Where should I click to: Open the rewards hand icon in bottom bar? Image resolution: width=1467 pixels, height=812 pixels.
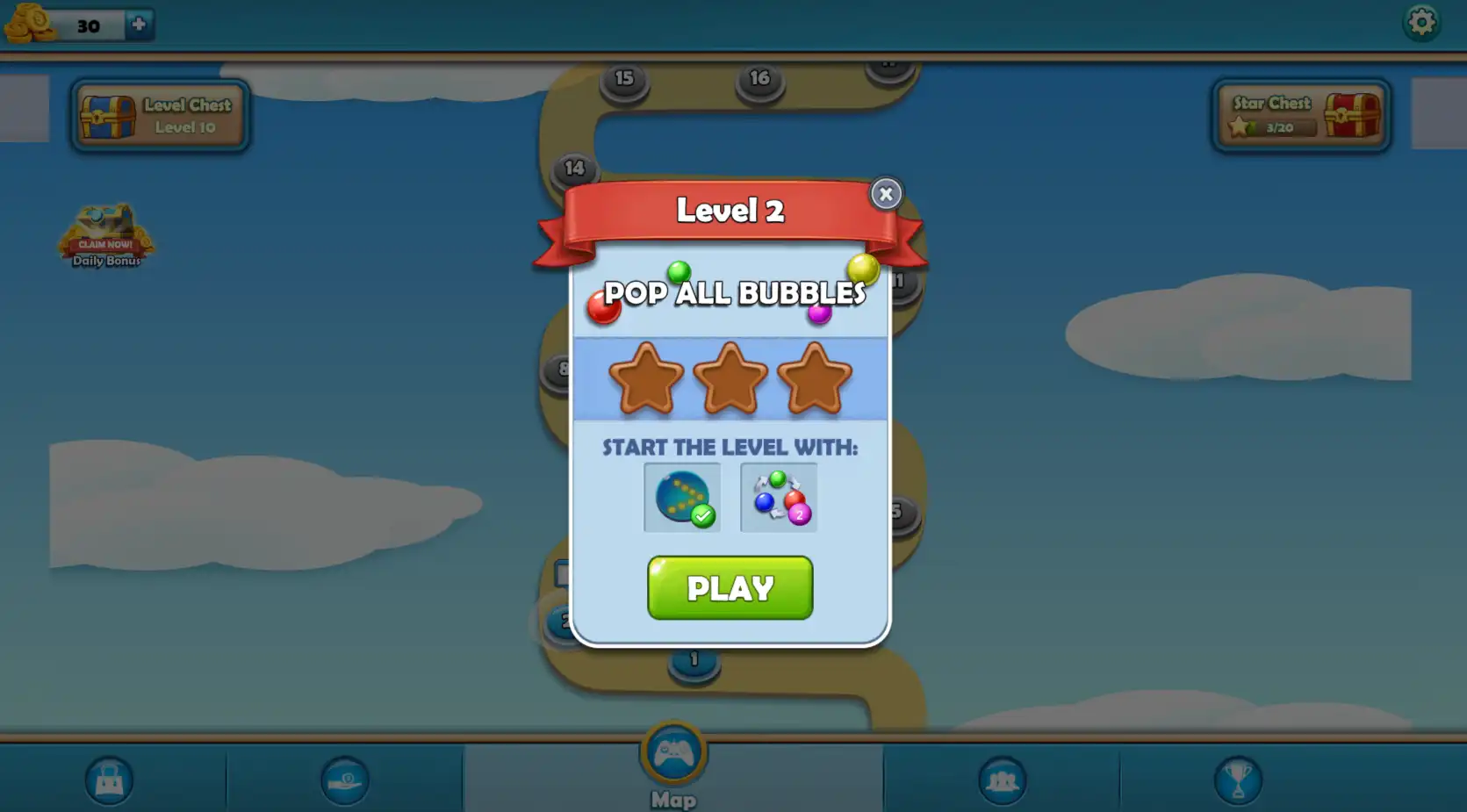(x=345, y=780)
